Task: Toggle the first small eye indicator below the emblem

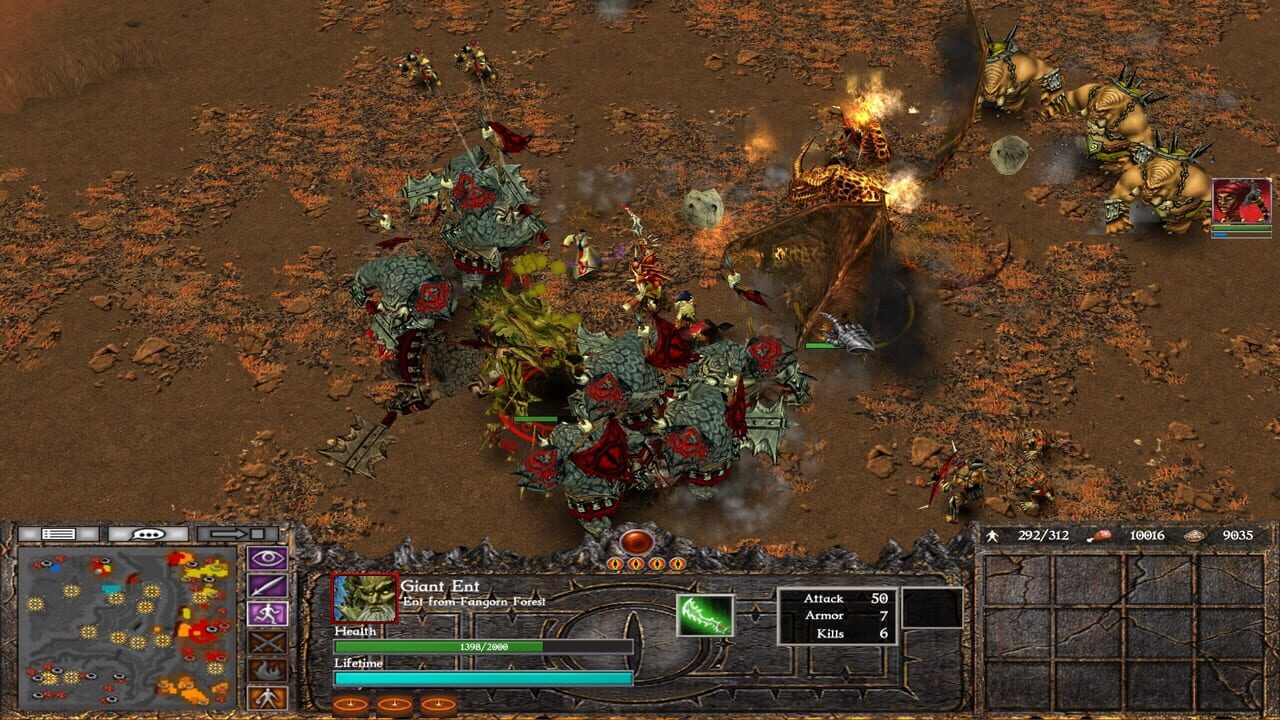Action: click(x=614, y=564)
